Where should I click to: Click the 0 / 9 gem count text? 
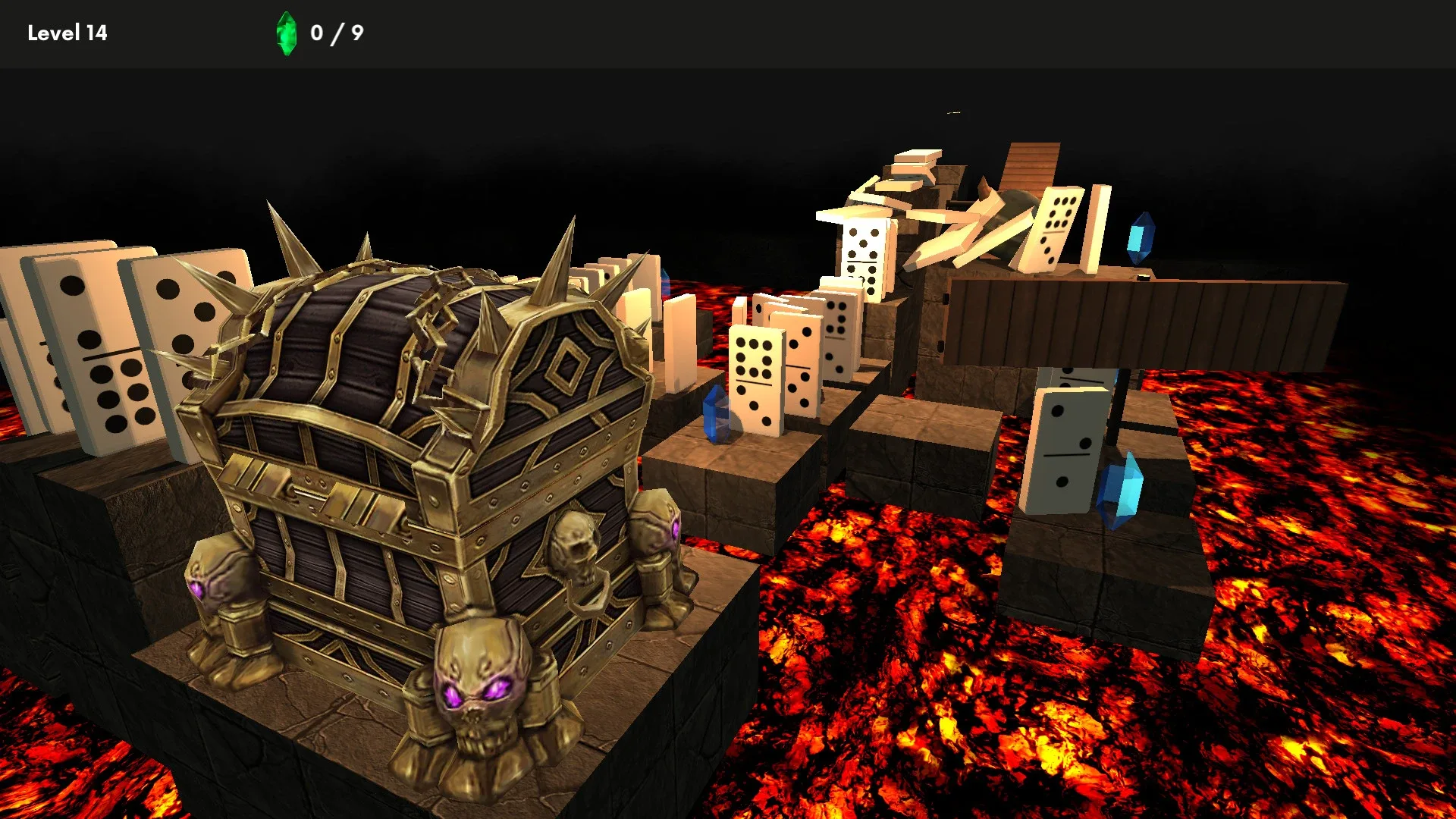[x=334, y=33]
